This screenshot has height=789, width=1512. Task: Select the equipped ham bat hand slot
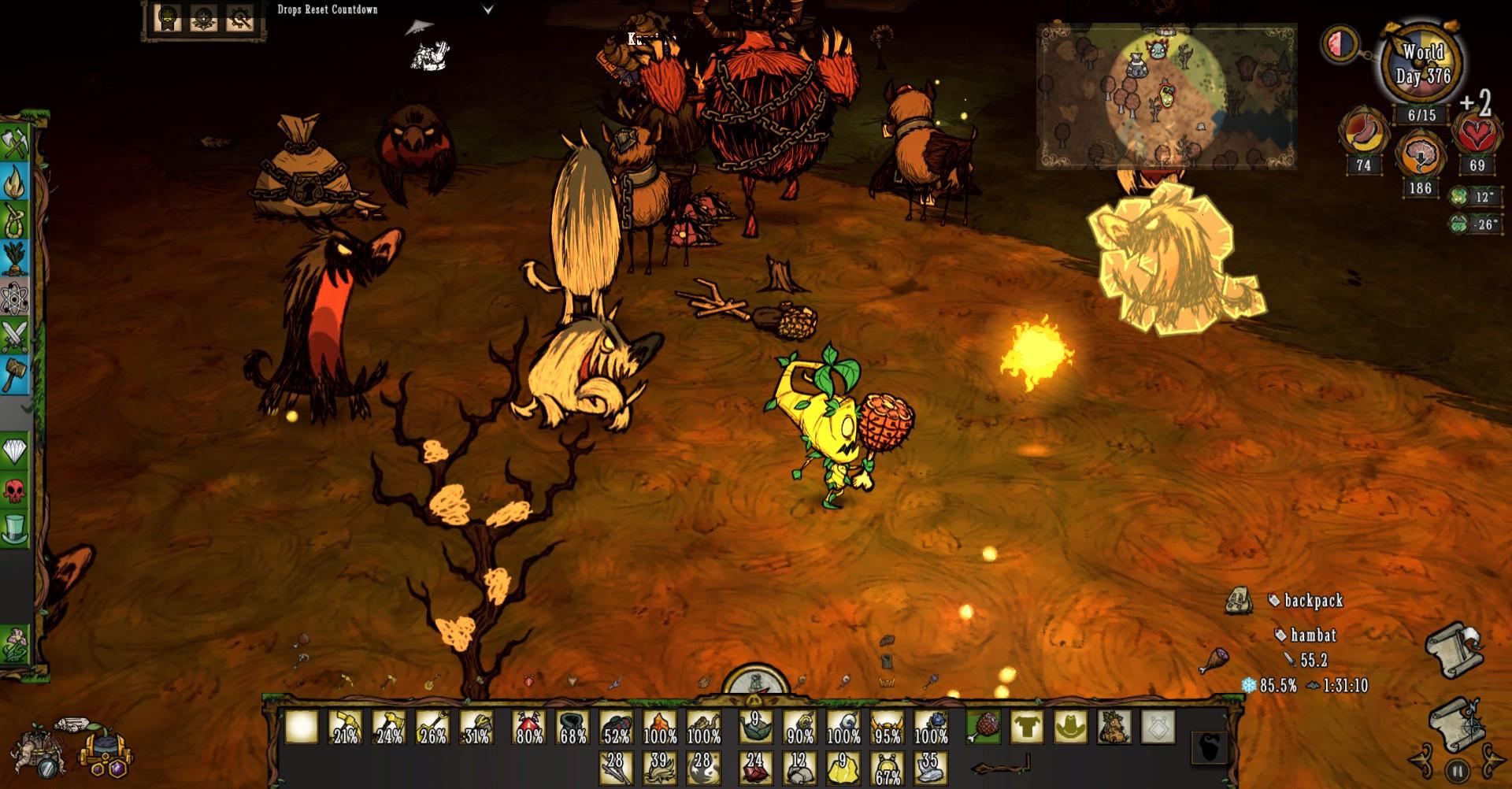coord(984,726)
